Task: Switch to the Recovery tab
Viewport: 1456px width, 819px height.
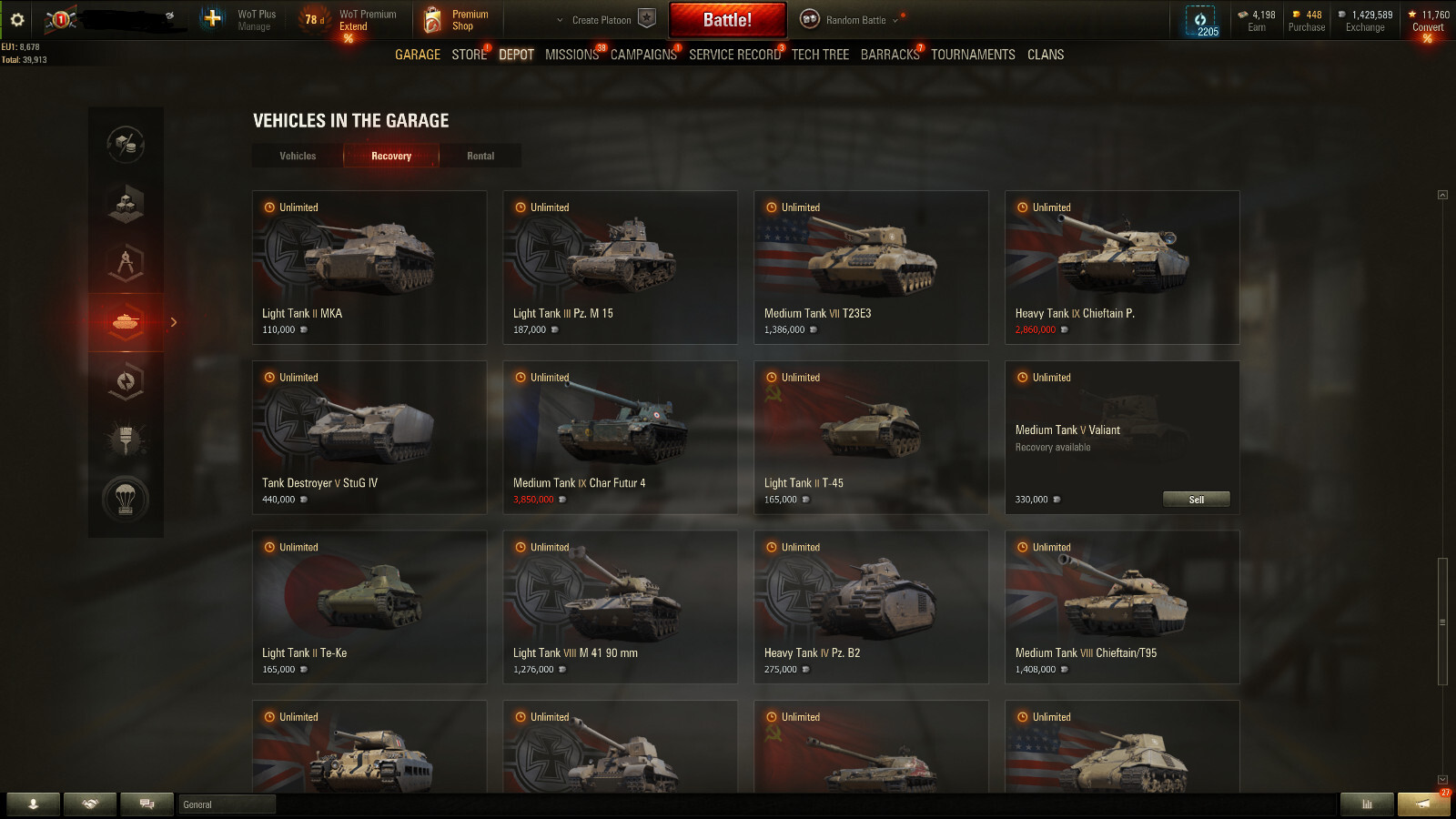Action: (x=390, y=156)
